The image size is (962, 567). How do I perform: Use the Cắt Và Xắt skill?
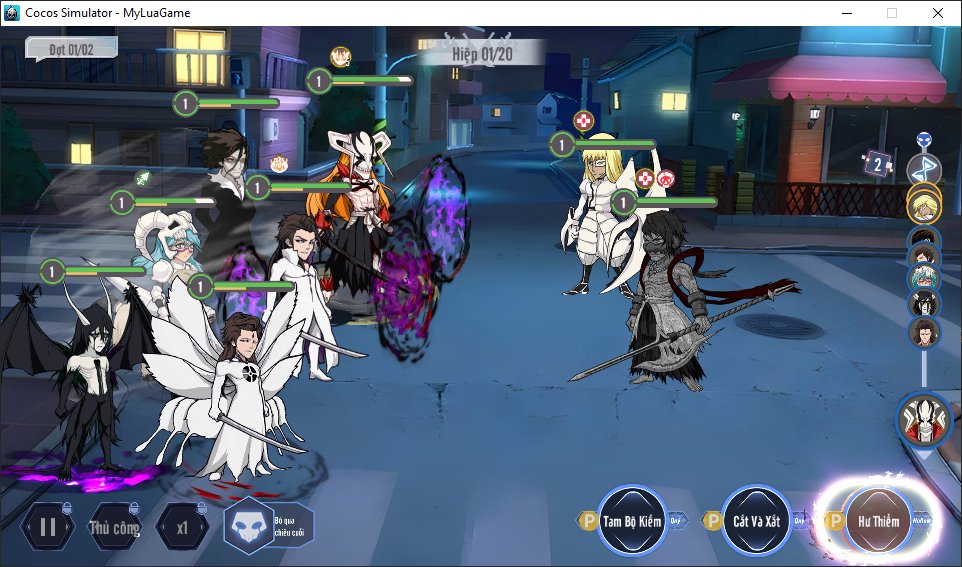(757, 521)
